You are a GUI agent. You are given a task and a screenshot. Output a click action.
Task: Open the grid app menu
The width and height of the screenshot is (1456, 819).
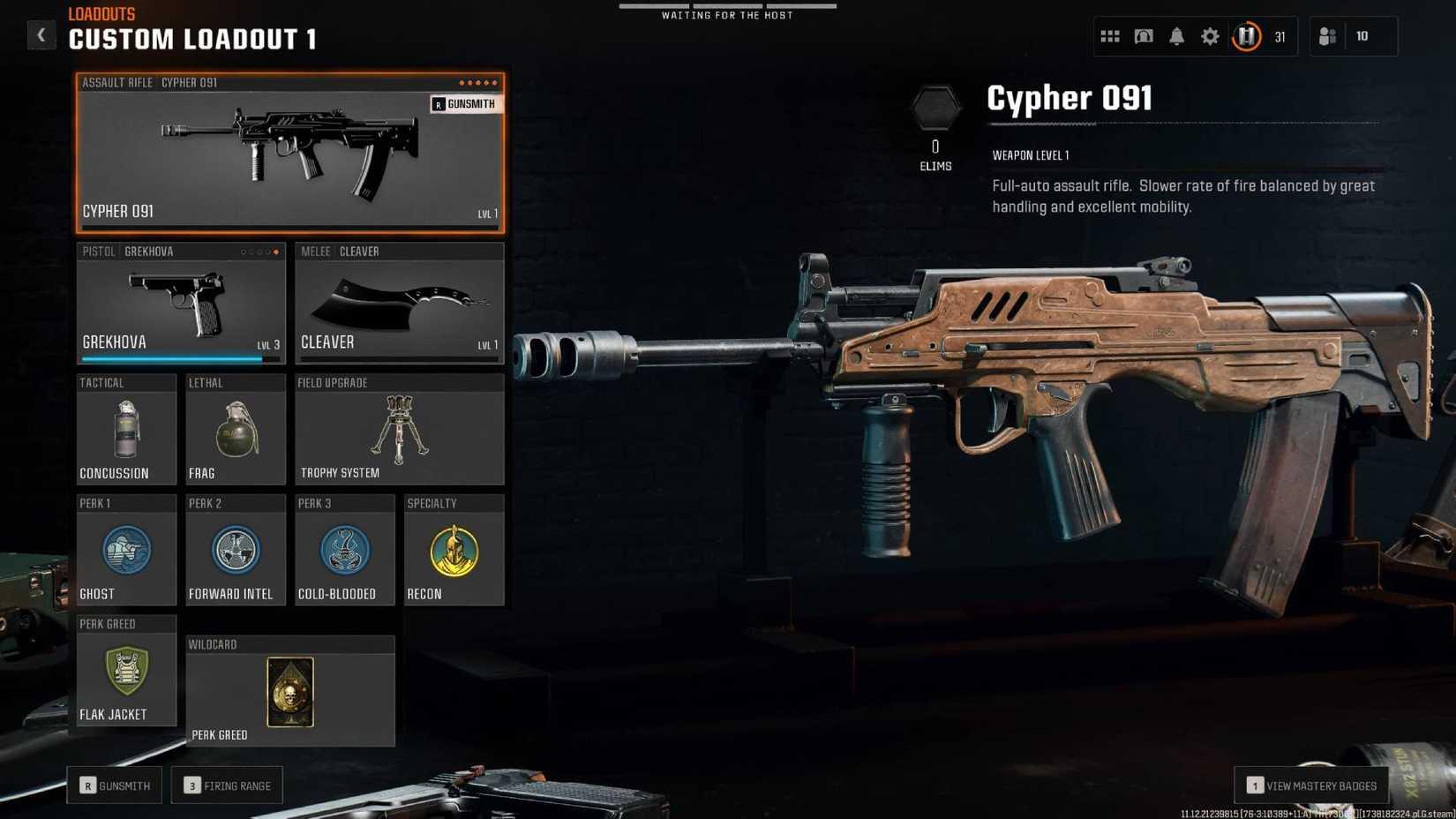pyautogui.click(x=1109, y=35)
